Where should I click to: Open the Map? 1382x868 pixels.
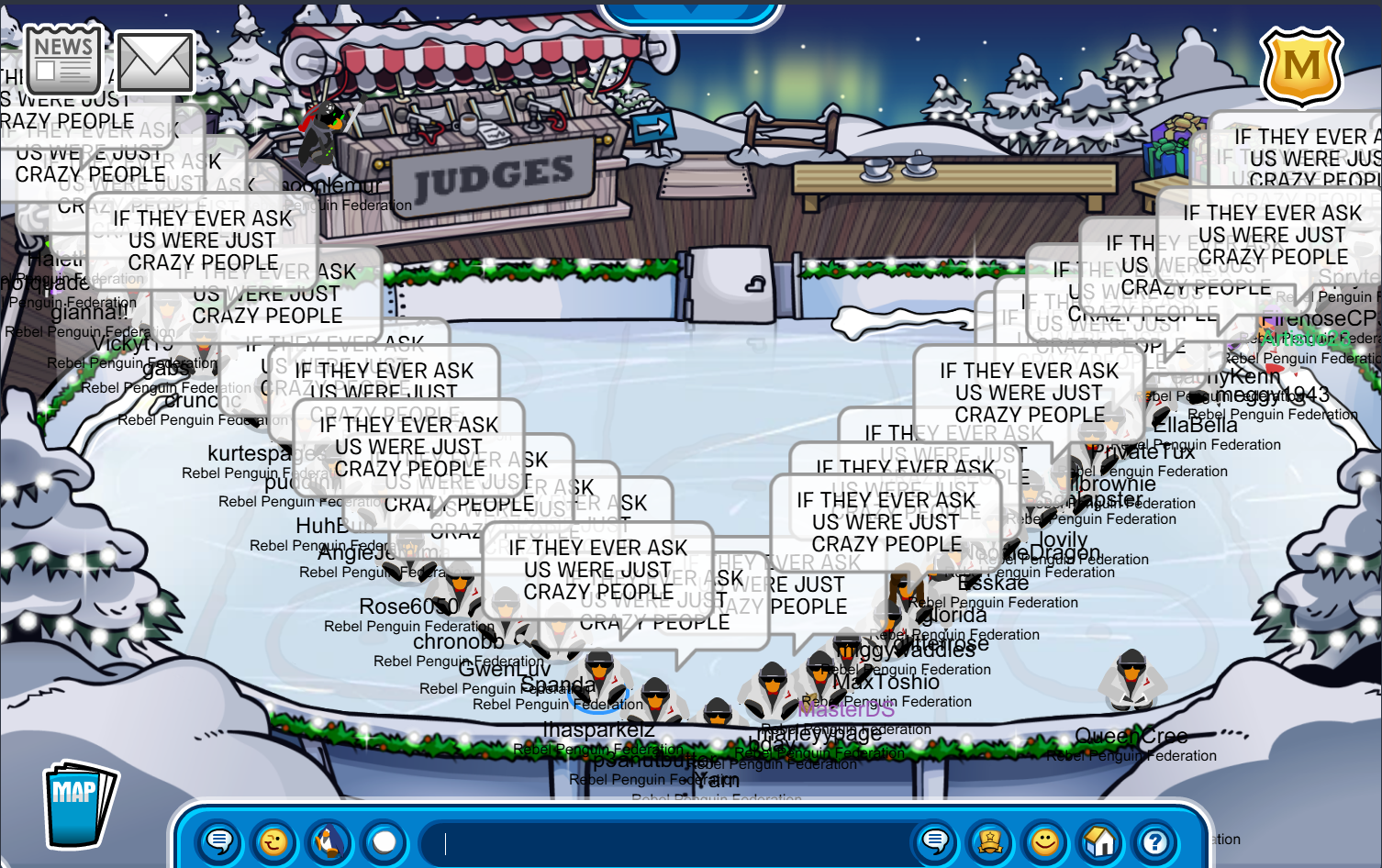pos(79,804)
